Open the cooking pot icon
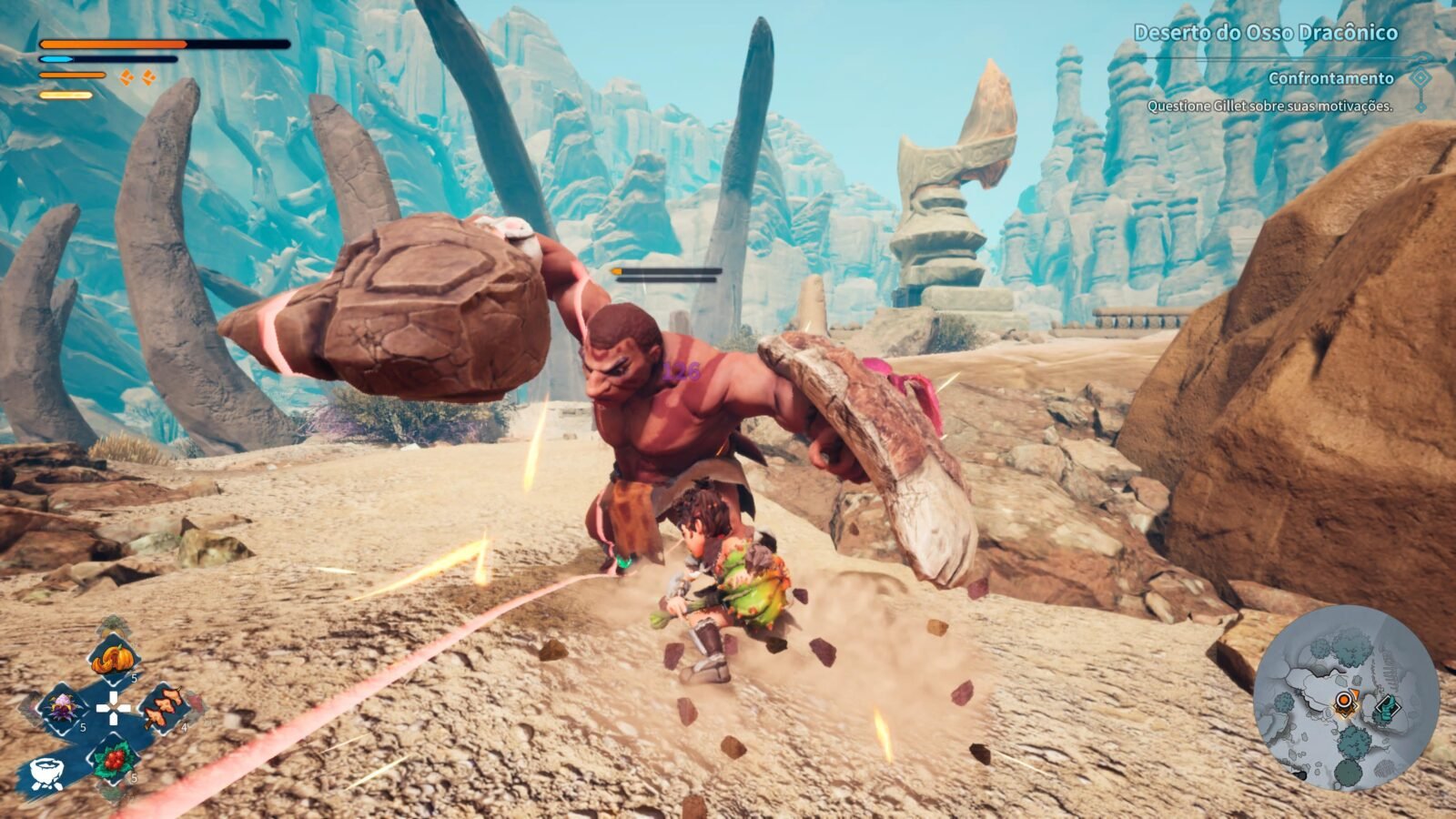The height and width of the screenshot is (819, 1456). [x=45, y=773]
